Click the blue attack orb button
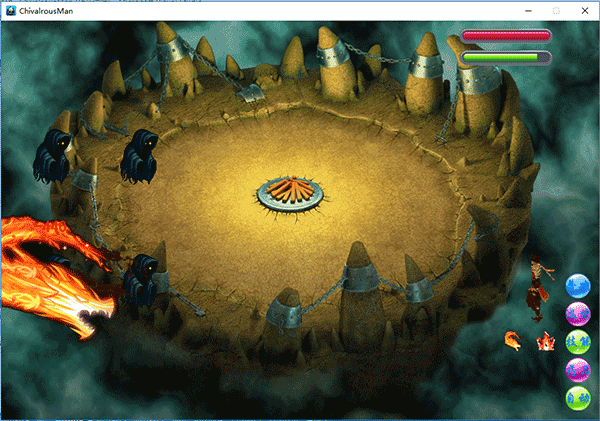 [x=577, y=286]
